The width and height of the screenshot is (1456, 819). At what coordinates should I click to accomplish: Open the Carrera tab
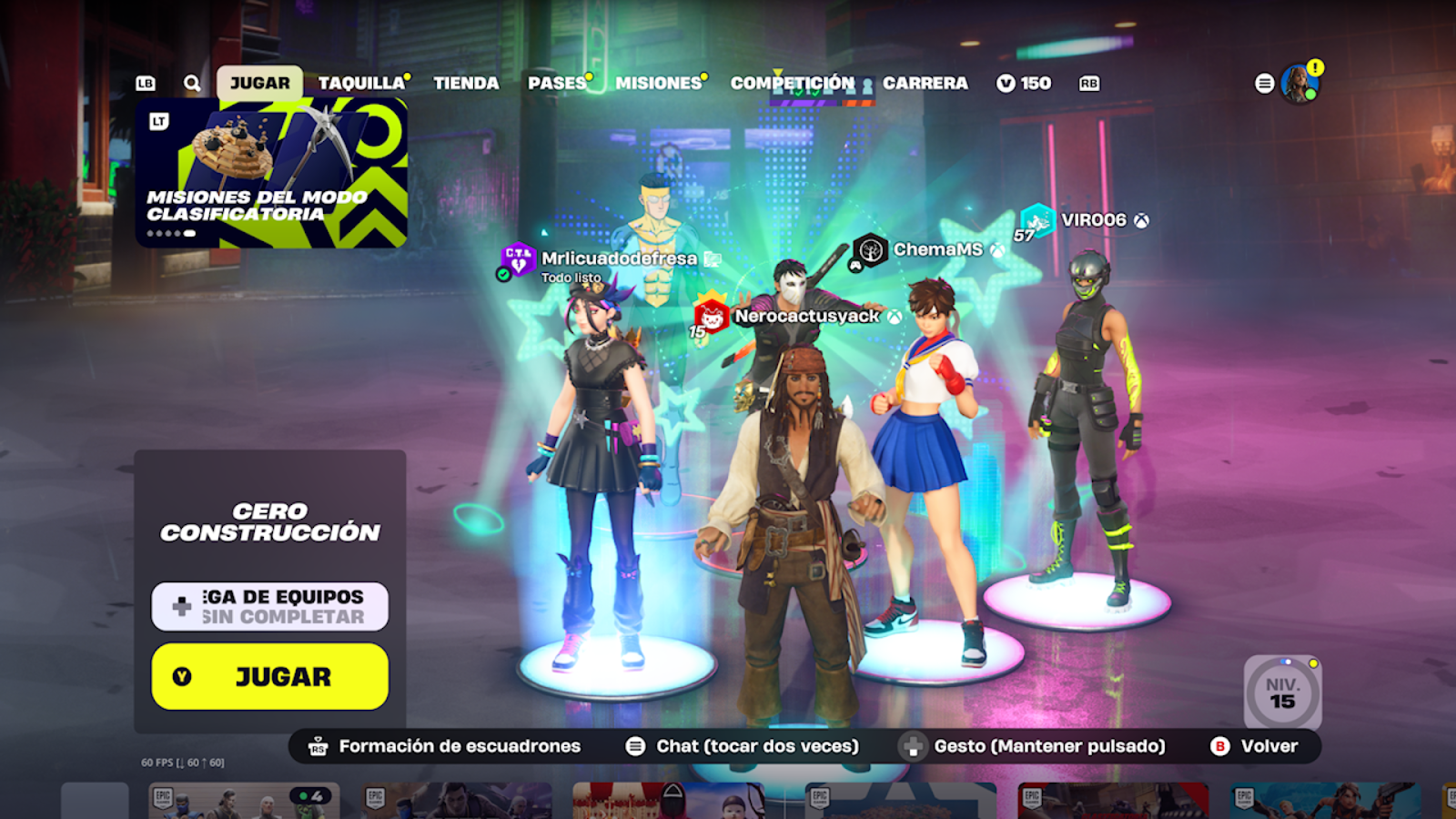pyautogui.click(x=925, y=83)
